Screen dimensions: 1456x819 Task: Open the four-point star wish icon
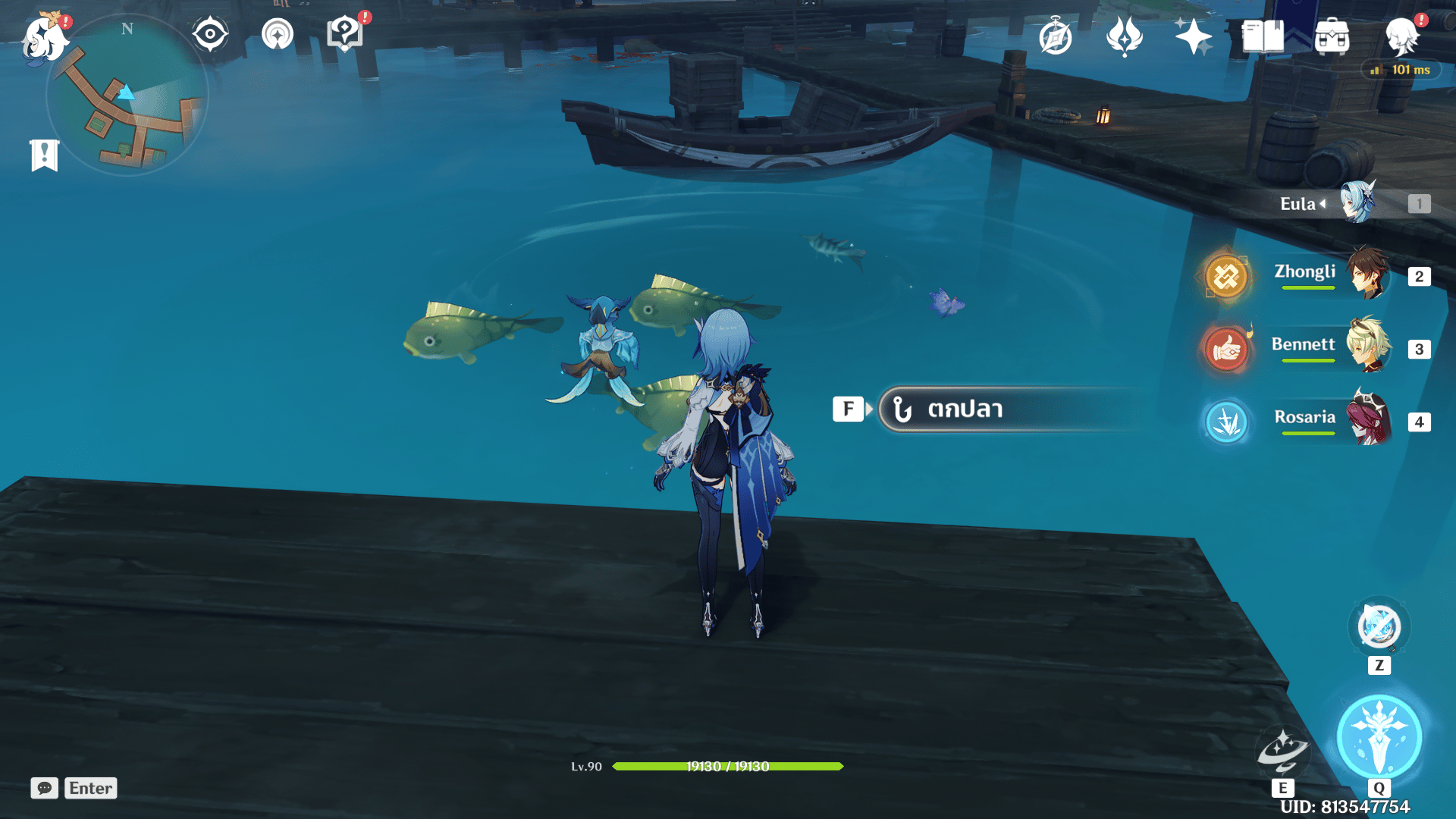(1193, 36)
